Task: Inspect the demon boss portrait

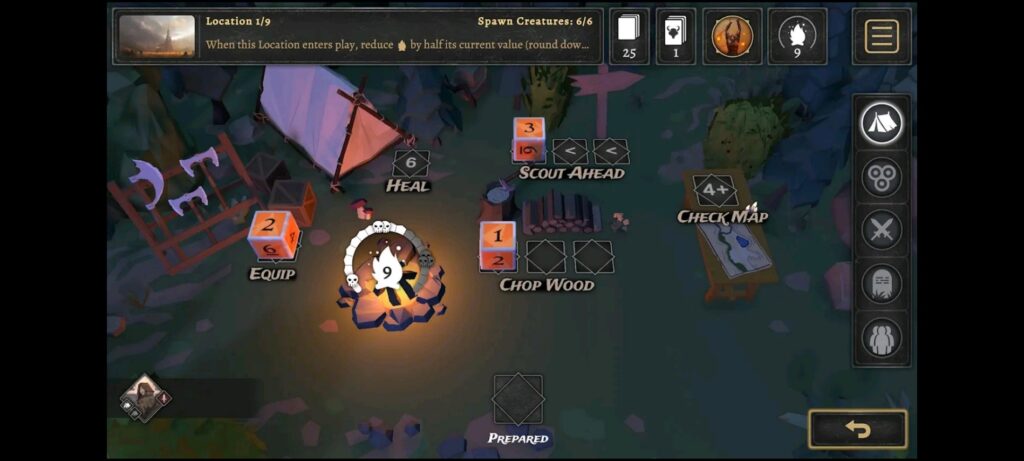Action: pyautogui.click(x=732, y=36)
